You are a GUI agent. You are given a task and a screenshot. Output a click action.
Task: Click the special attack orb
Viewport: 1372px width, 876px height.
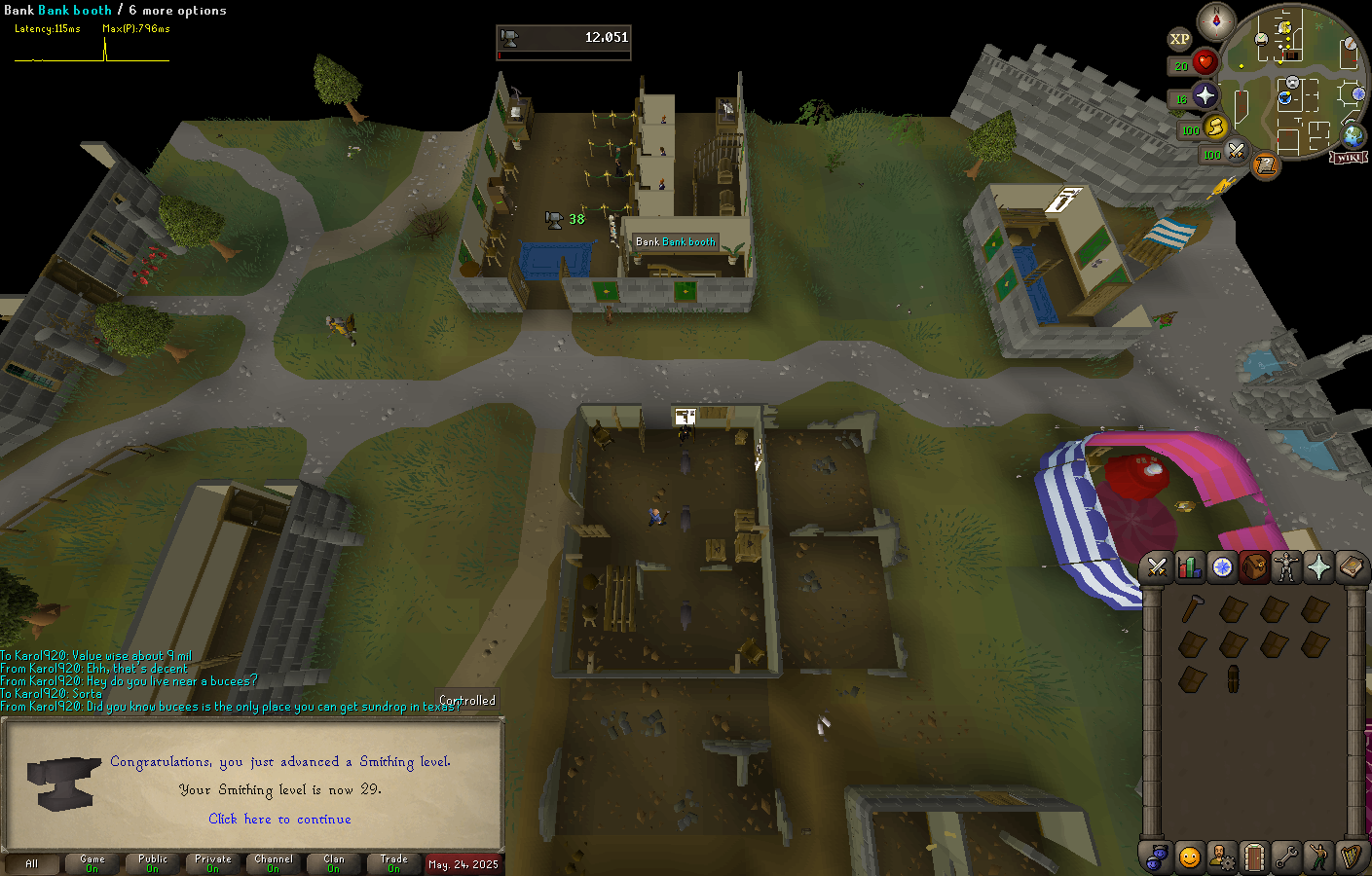1236,150
